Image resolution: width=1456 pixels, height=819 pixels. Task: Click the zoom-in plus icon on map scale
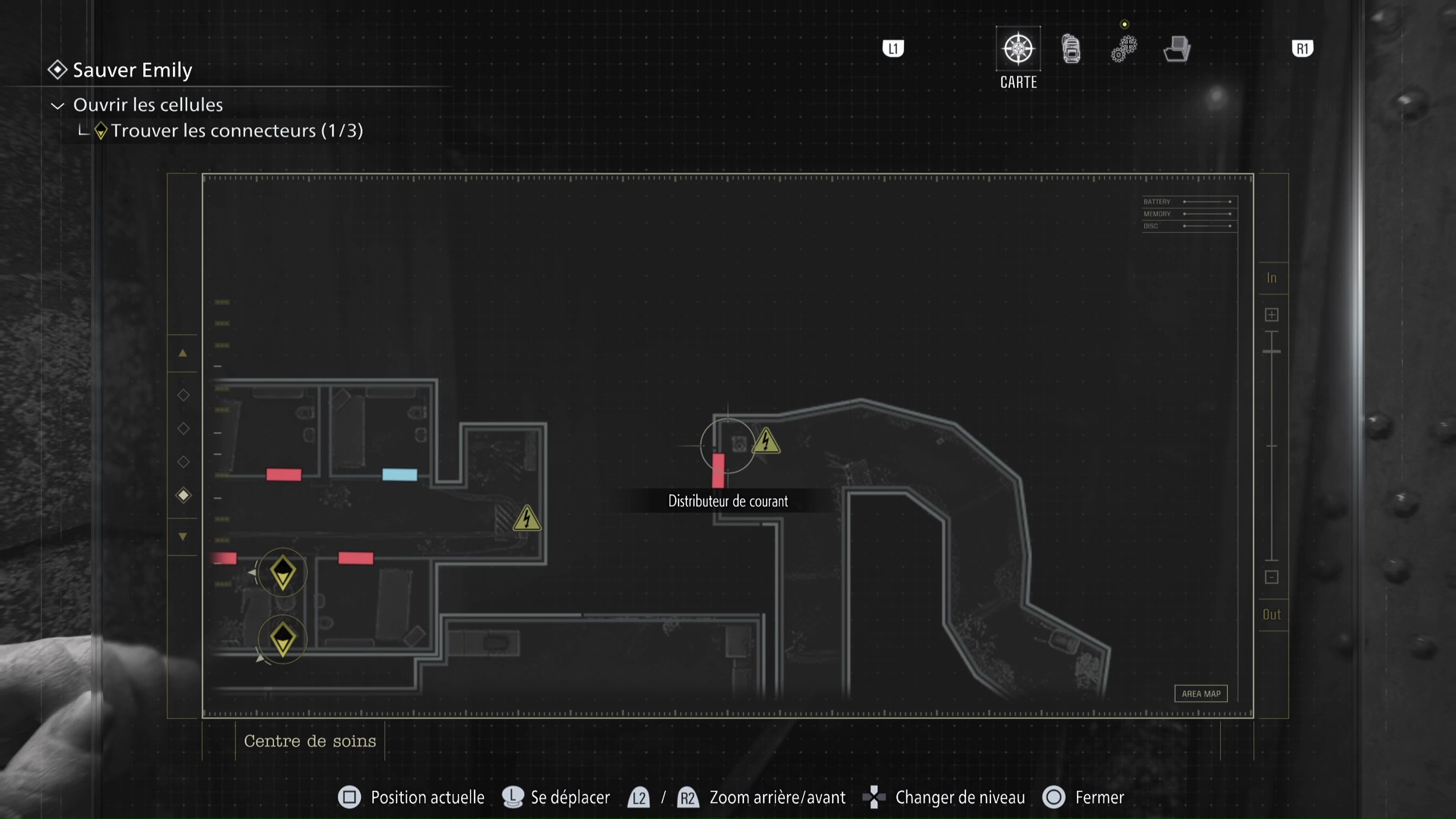coord(1272,314)
